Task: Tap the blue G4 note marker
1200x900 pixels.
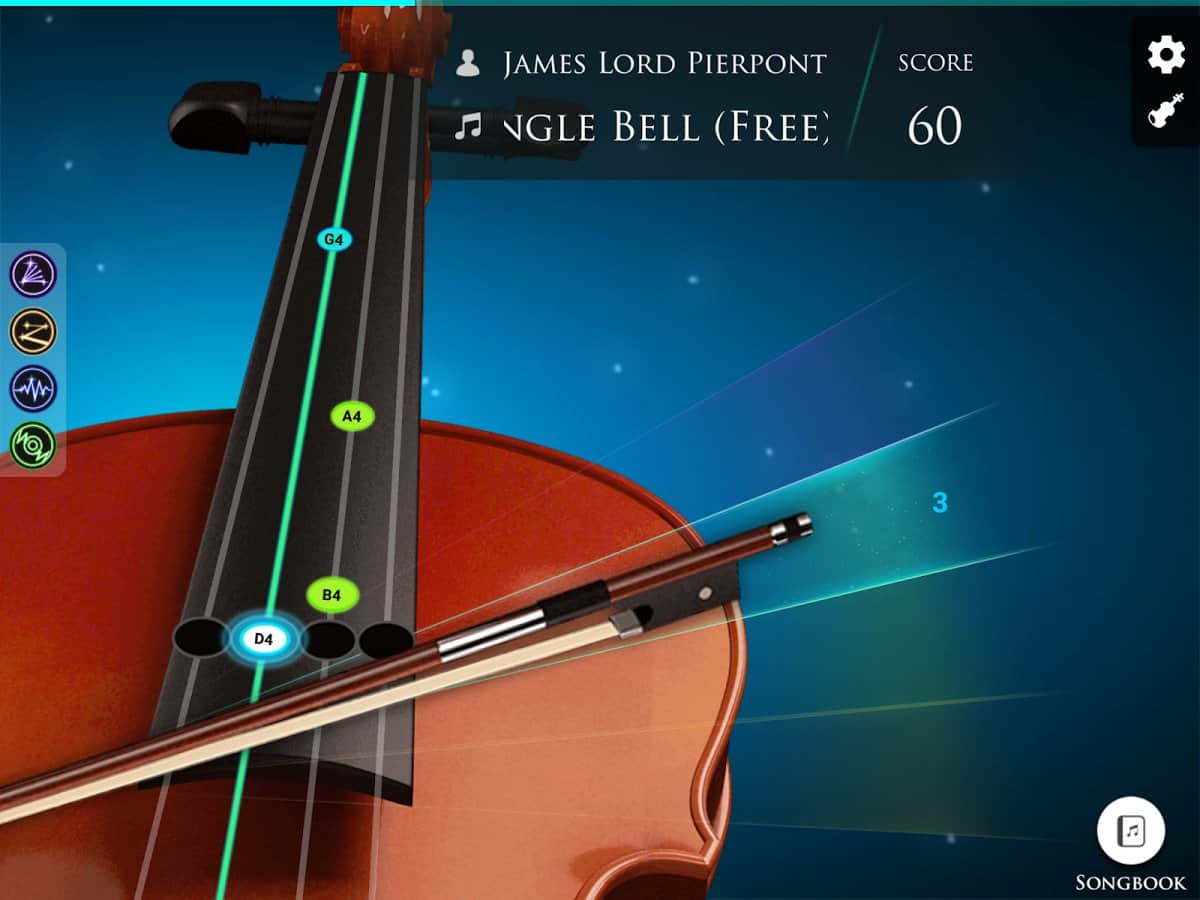Action: [x=334, y=240]
